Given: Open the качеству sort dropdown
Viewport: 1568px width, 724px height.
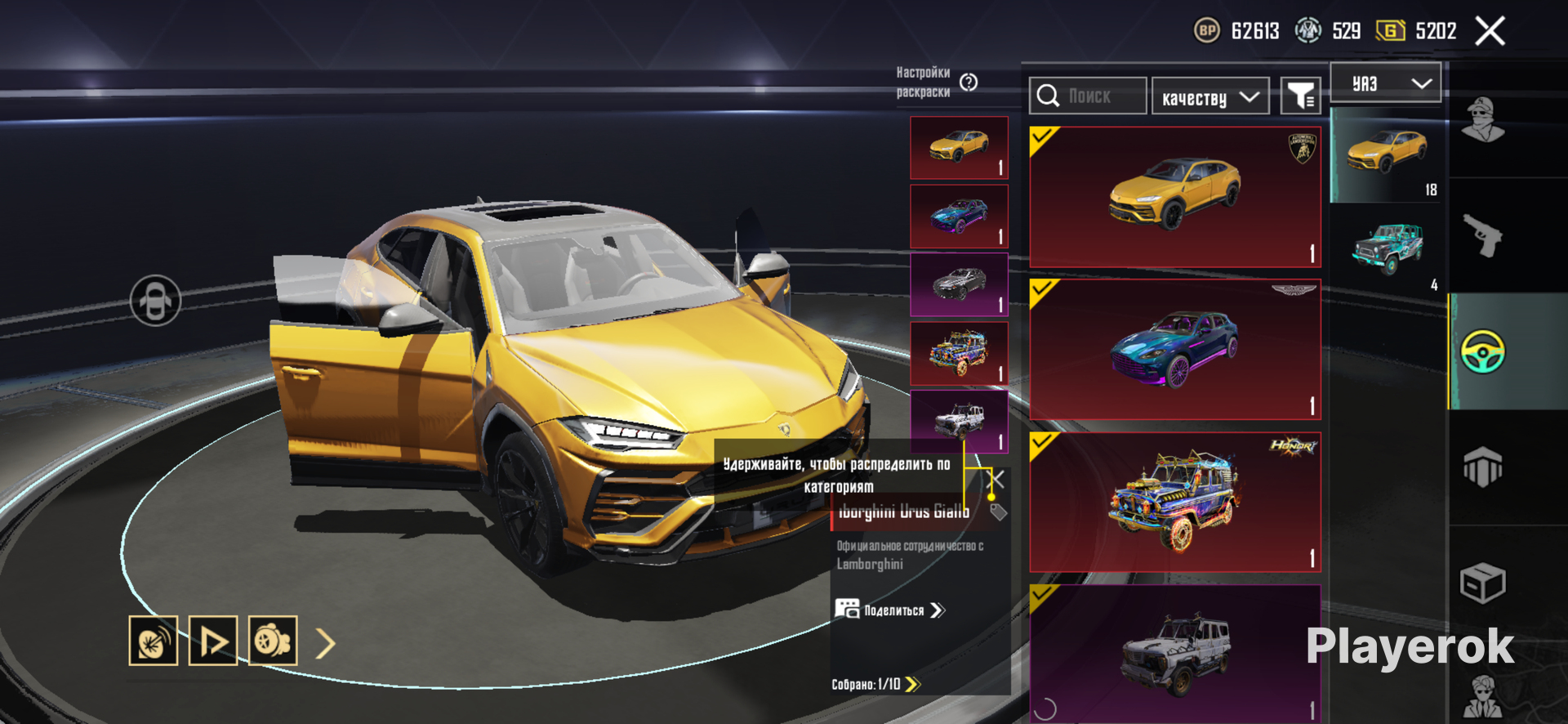Looking at the screenshot, I should click(x=1209, y=97).
